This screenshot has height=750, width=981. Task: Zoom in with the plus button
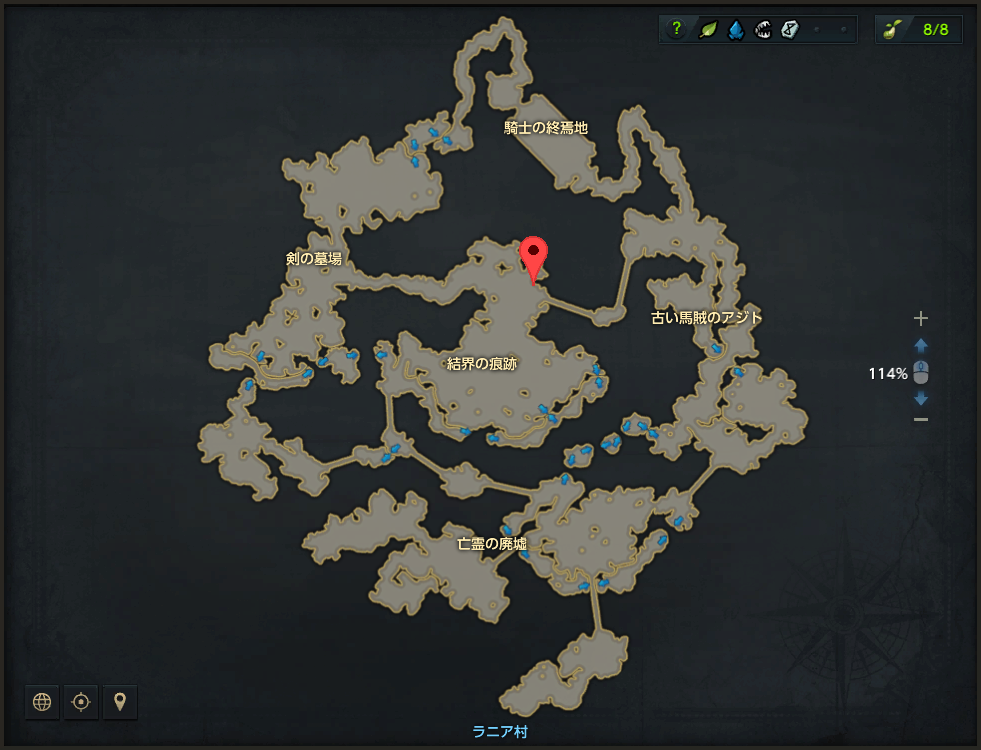point(921,318)
